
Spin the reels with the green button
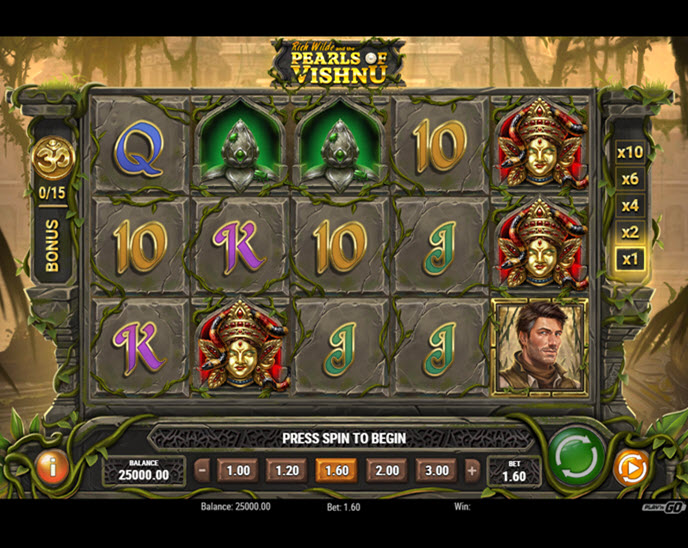[x=574, y=460]
